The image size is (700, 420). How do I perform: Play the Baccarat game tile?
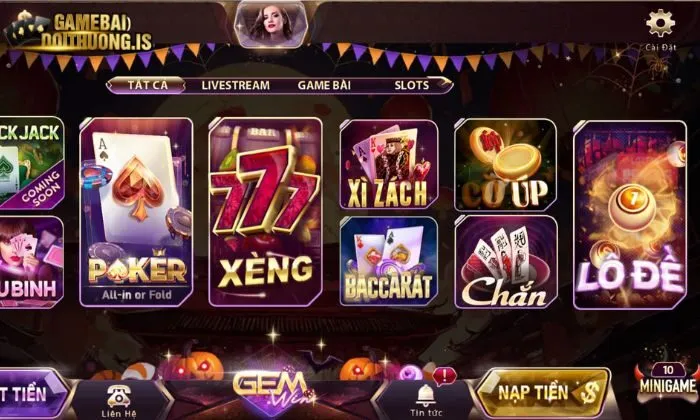coord(388,260)
